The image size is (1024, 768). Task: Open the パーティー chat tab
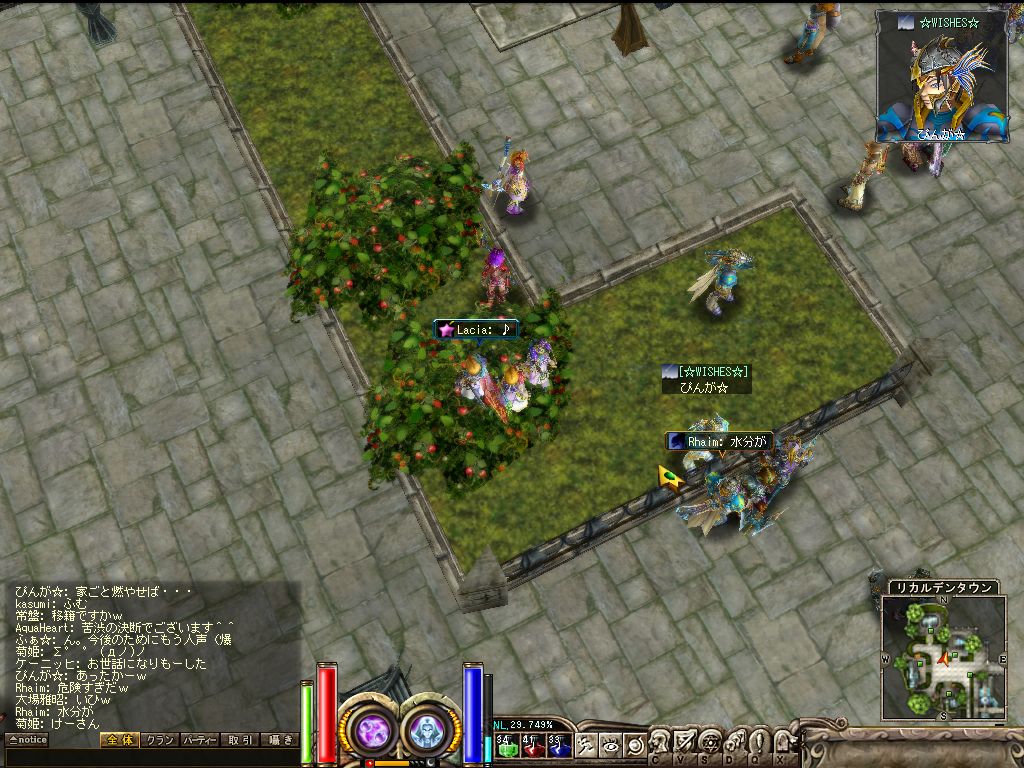pyautogui.click(x=200, y=740)
